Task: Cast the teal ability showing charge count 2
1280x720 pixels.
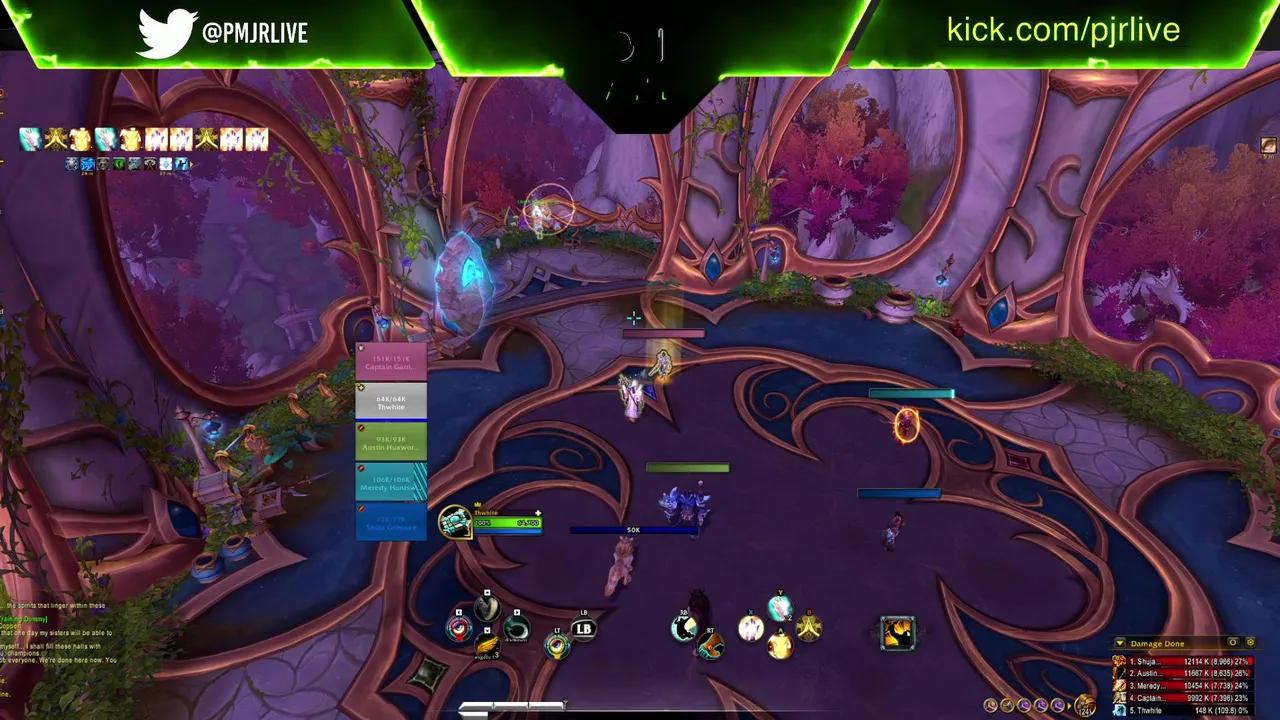Action: pyautogui.click(x=780, y=607)
